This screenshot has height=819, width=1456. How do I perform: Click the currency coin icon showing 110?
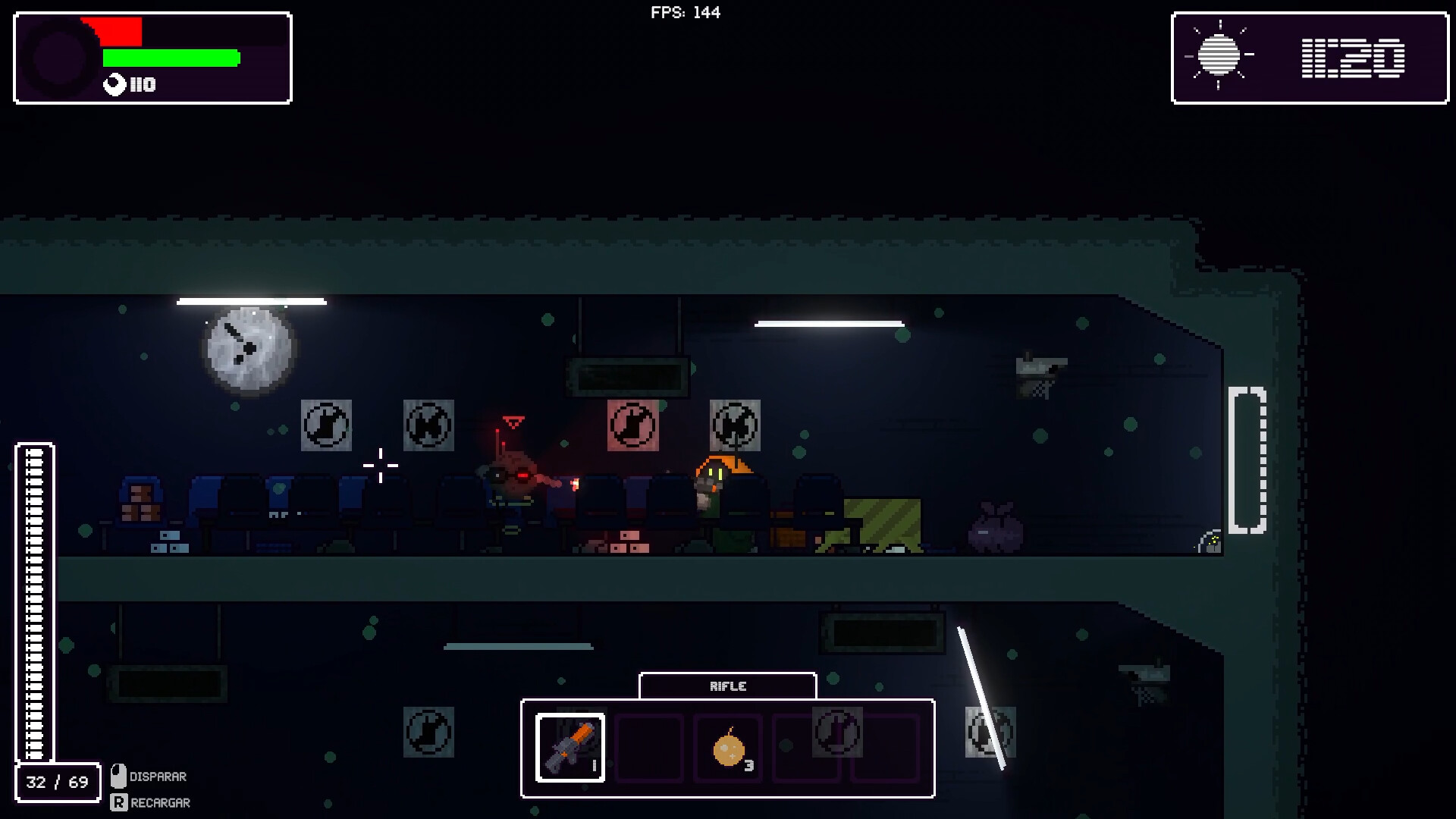[x=114, y=85]
